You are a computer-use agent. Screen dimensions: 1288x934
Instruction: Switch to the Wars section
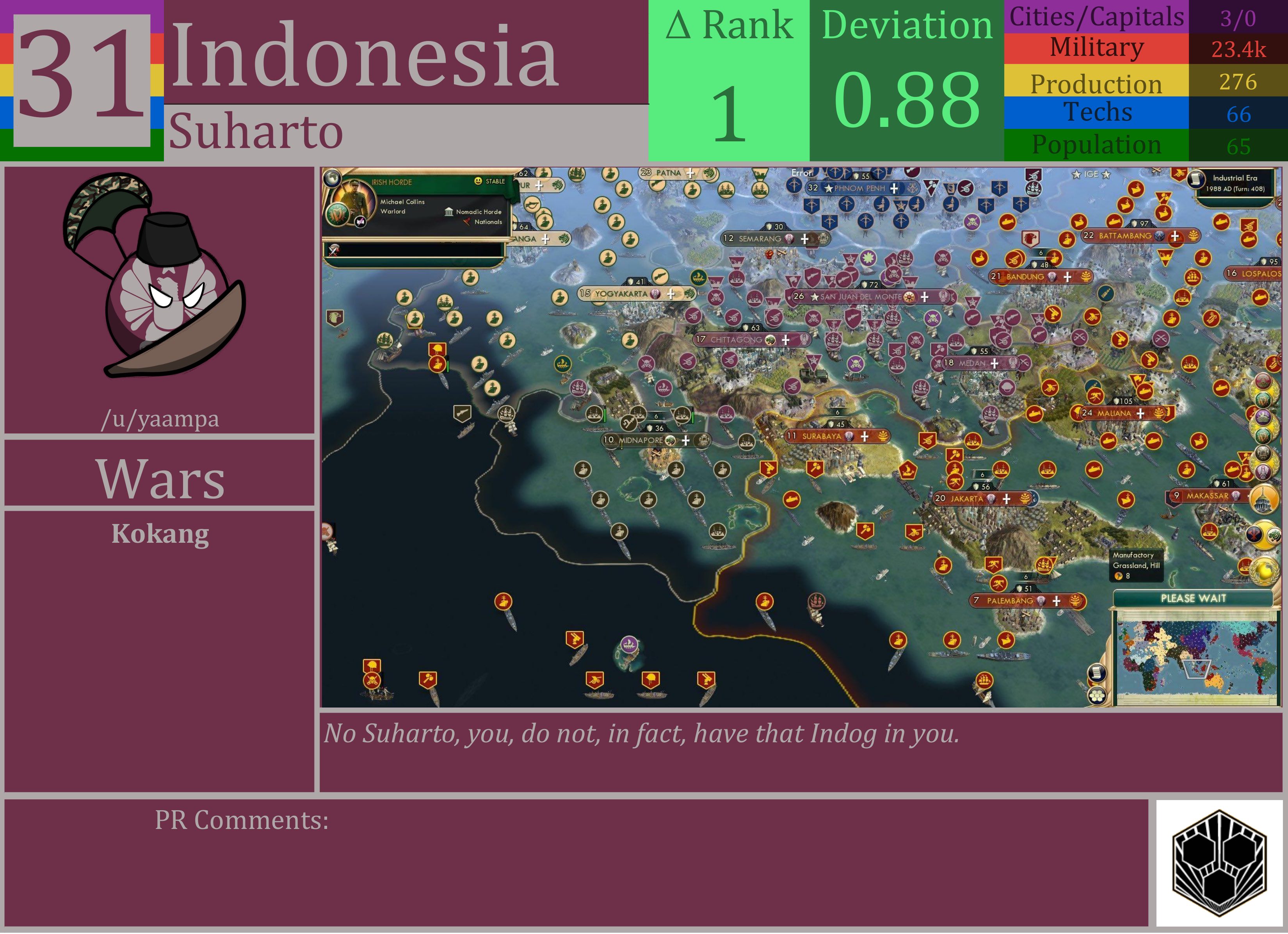(x=161, y=479)
